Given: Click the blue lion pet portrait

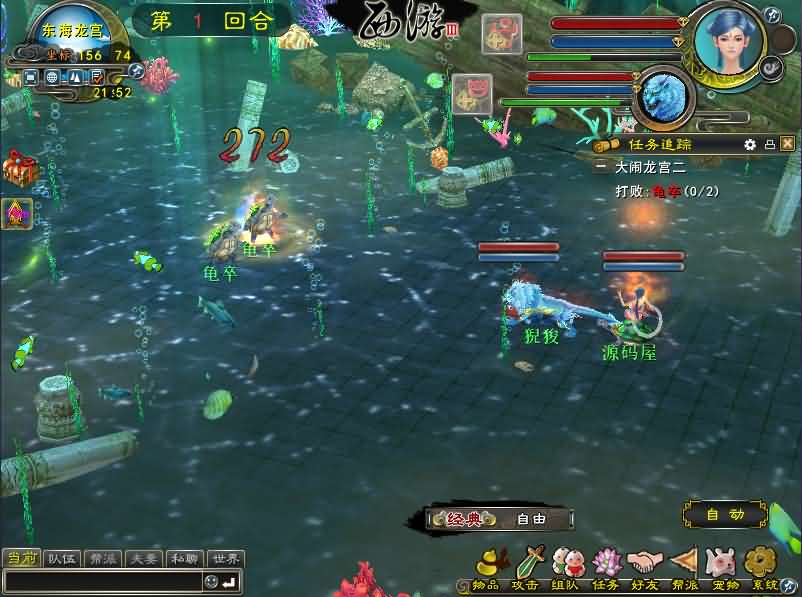Looking at the screenshot, I should (x=665, y=97).
